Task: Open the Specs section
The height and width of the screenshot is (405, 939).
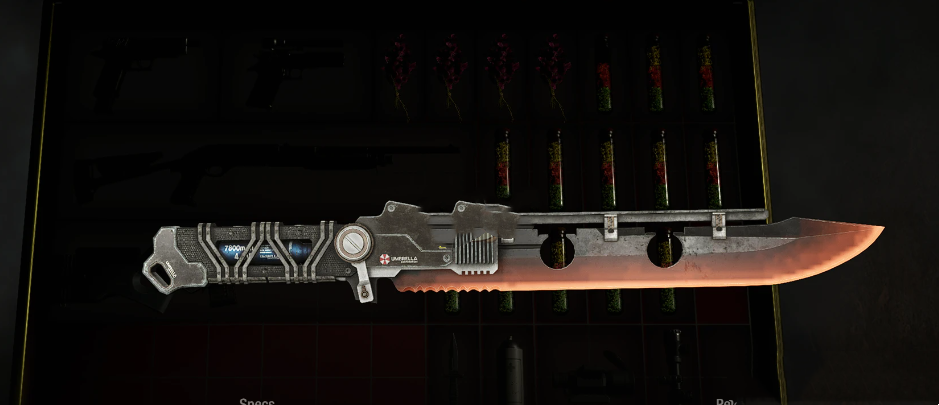Action: click(257, 400)
